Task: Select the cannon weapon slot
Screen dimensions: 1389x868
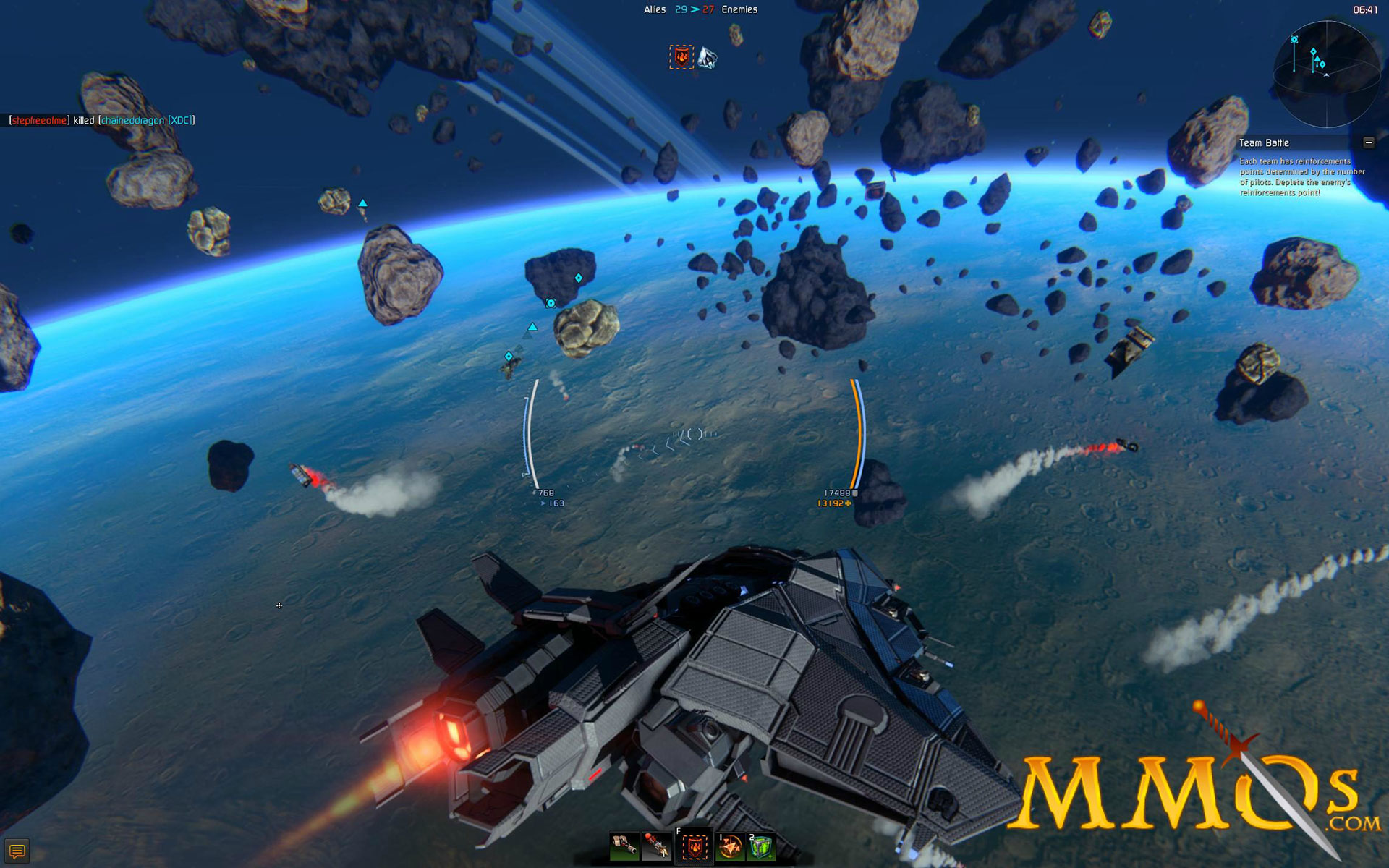Action: coord(624,846)
